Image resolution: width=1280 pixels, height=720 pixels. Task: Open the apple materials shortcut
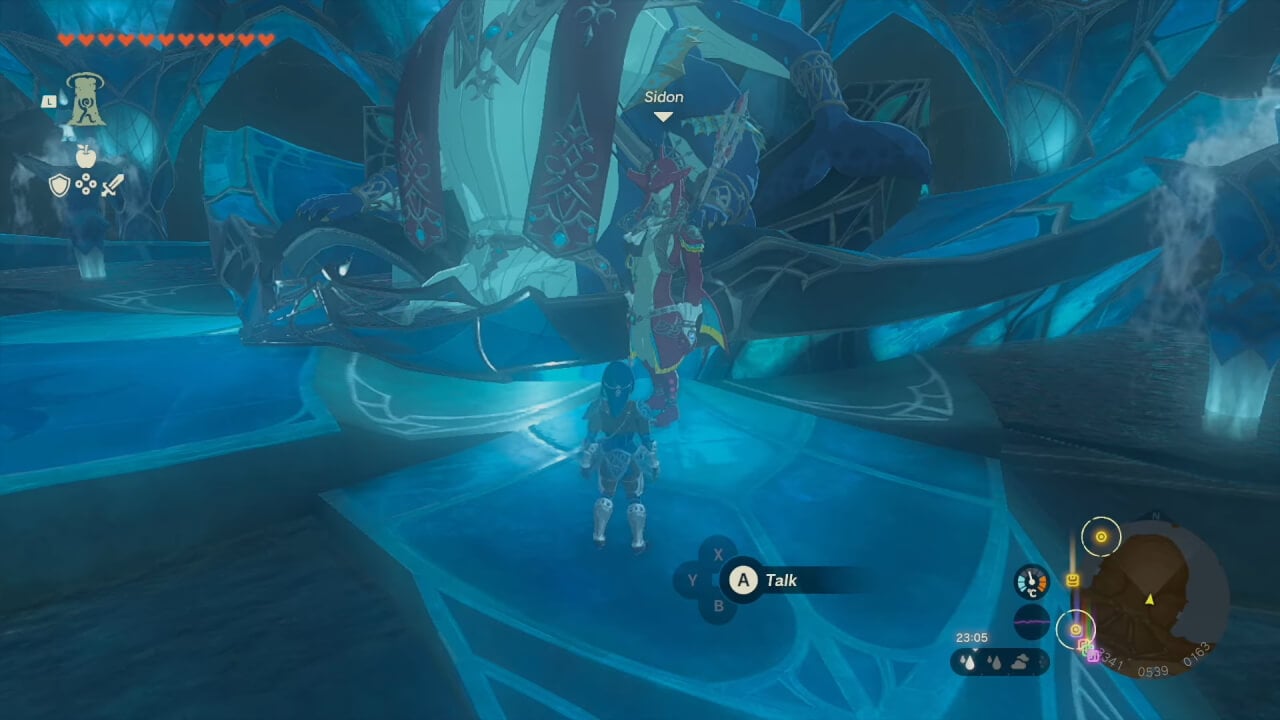point(85,156)
